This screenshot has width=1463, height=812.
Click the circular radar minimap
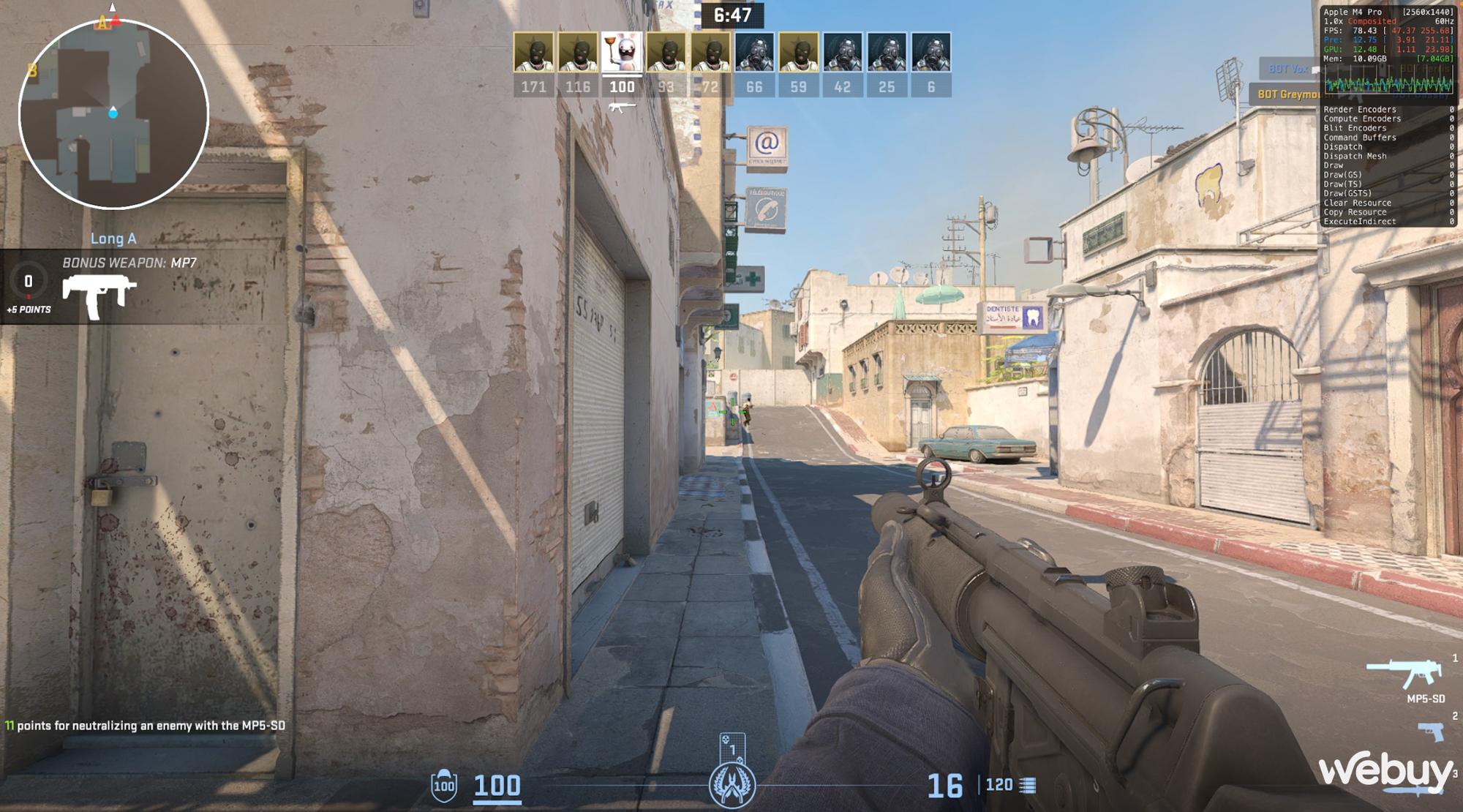click(x=113, y=113)
